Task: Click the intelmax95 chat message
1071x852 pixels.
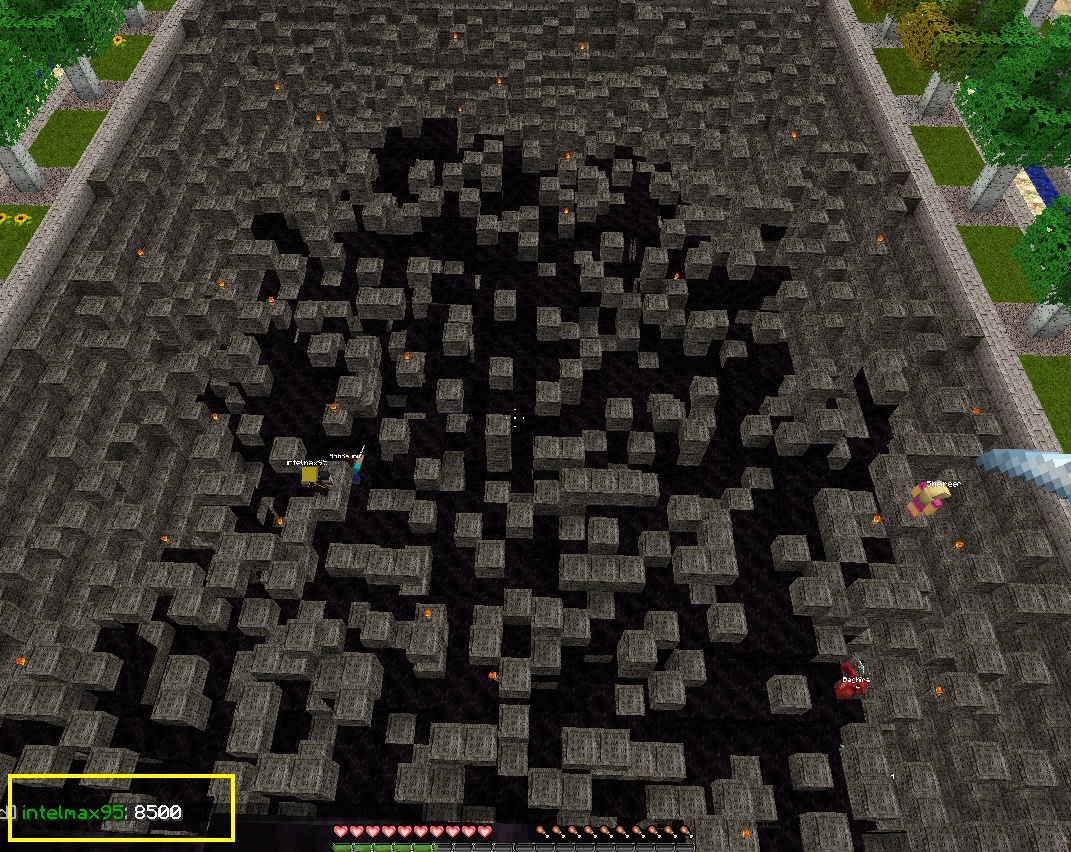Action: [102, 813]
